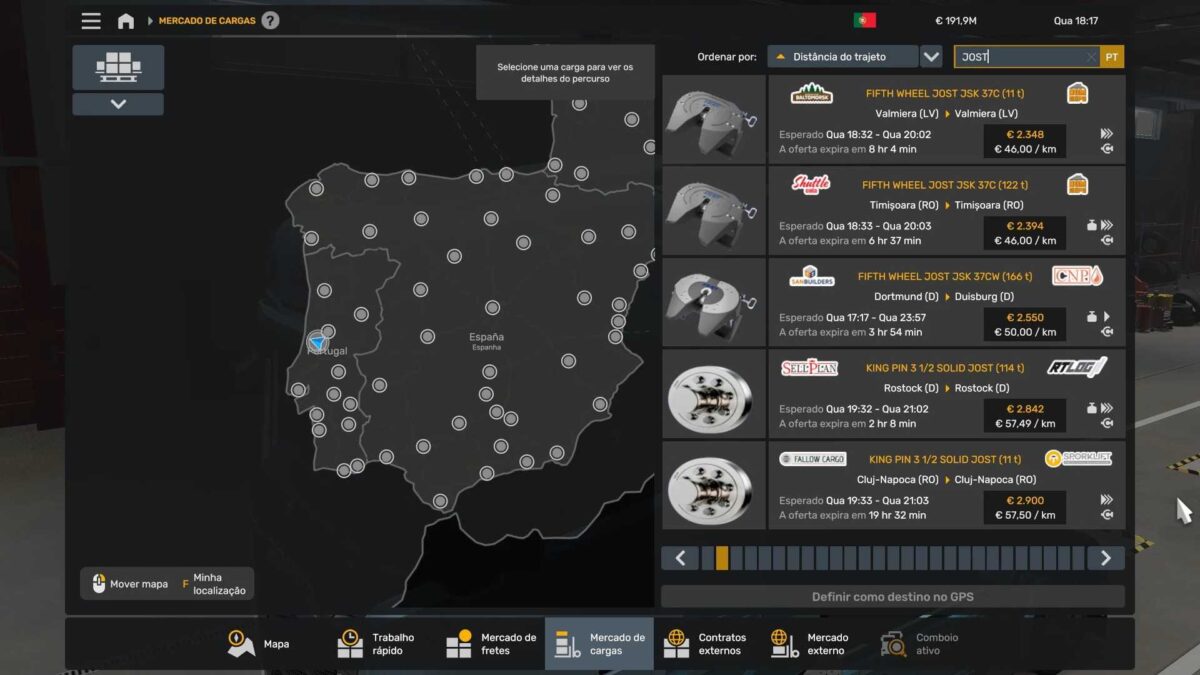The height and width of the screenshot is (675, 1200).
Task: Open the hamburger main menu
Action: pyautogui.click(x=91, y=21)
